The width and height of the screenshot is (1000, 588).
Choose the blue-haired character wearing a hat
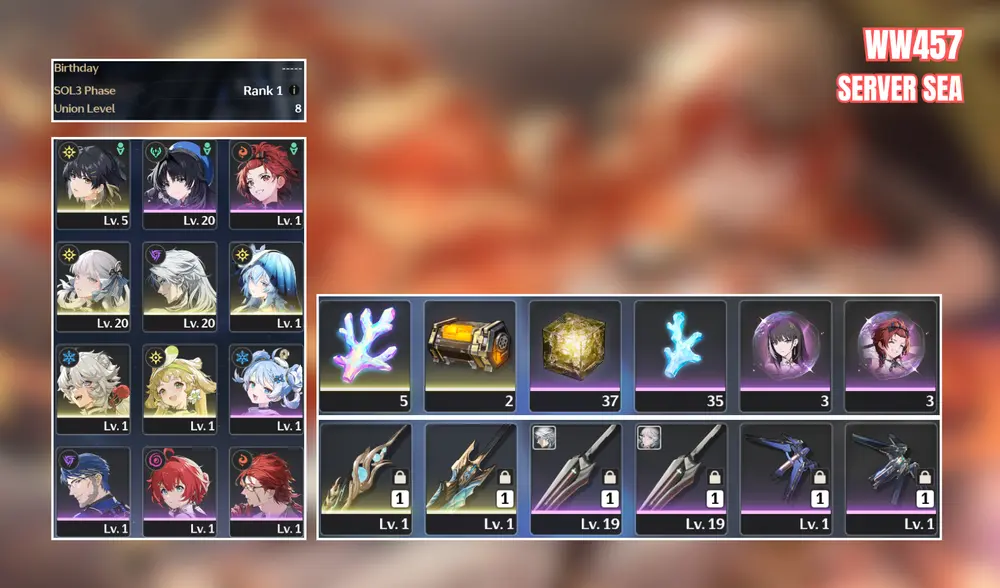266,283
